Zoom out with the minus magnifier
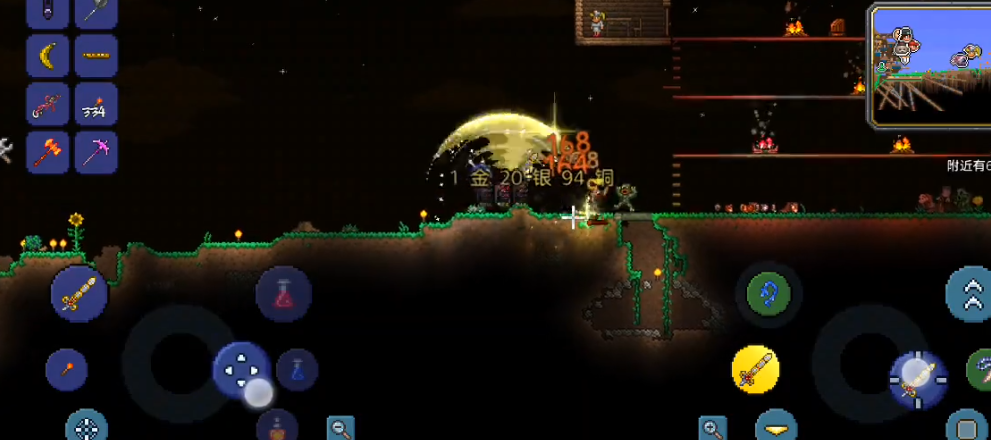Viewport: 991px width, 440px height. coord(341,429)
